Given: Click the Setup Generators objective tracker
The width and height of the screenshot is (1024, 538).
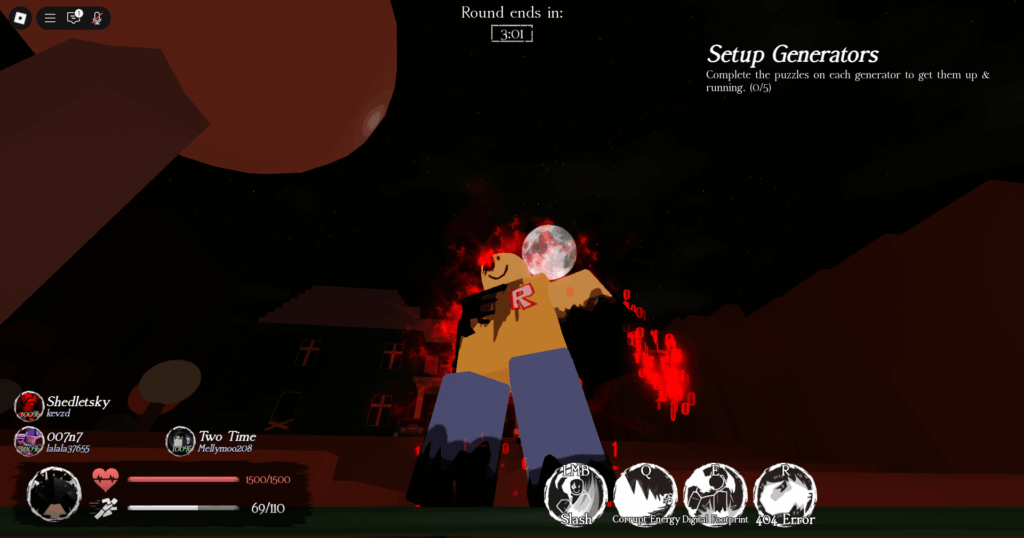Looking at the screenshot, I should tap(792, 54).
